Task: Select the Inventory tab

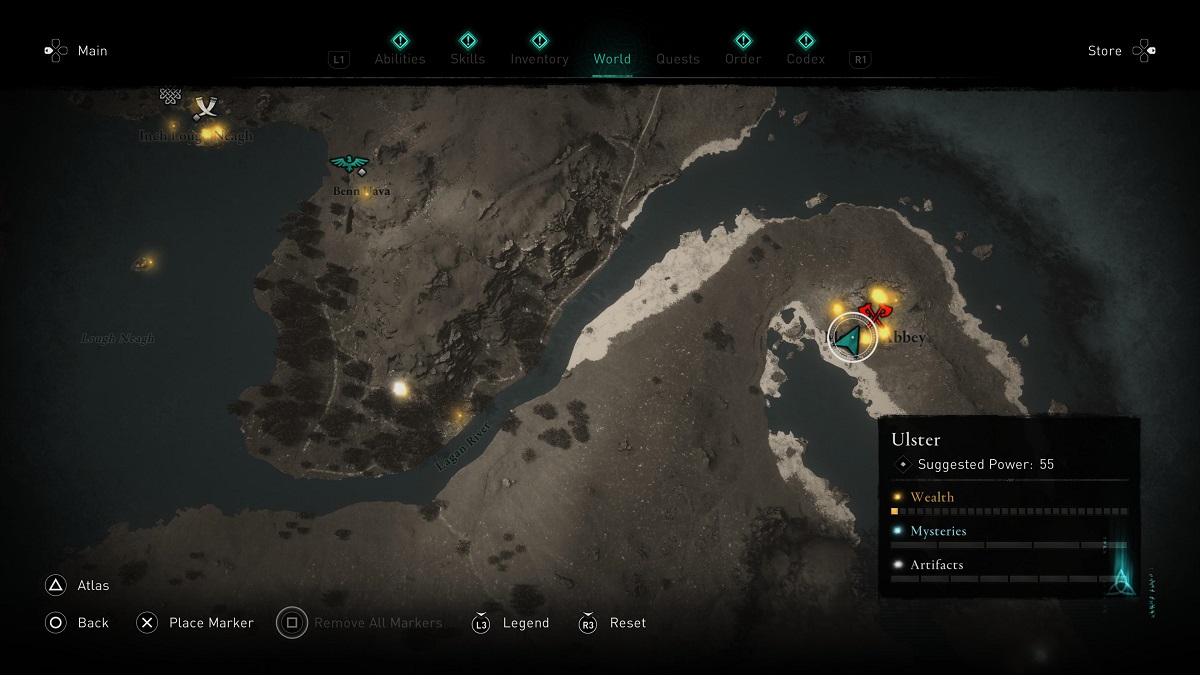Action: pos(539,58)
